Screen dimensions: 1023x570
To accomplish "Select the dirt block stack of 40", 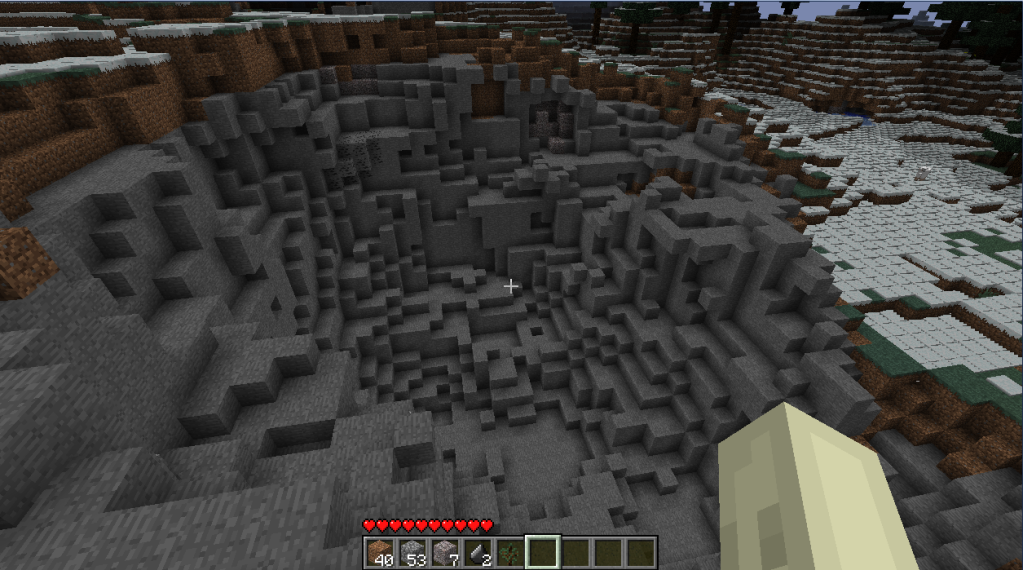I will [379, 552].
